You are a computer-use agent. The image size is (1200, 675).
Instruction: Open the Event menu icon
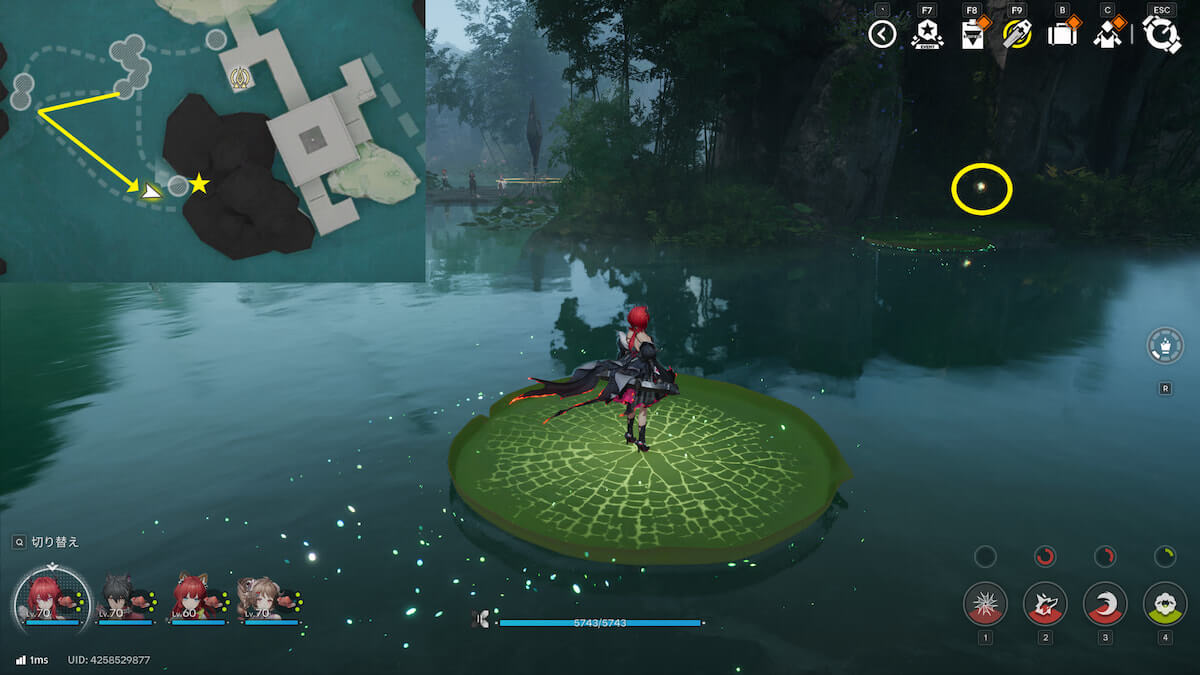point(927,35)
